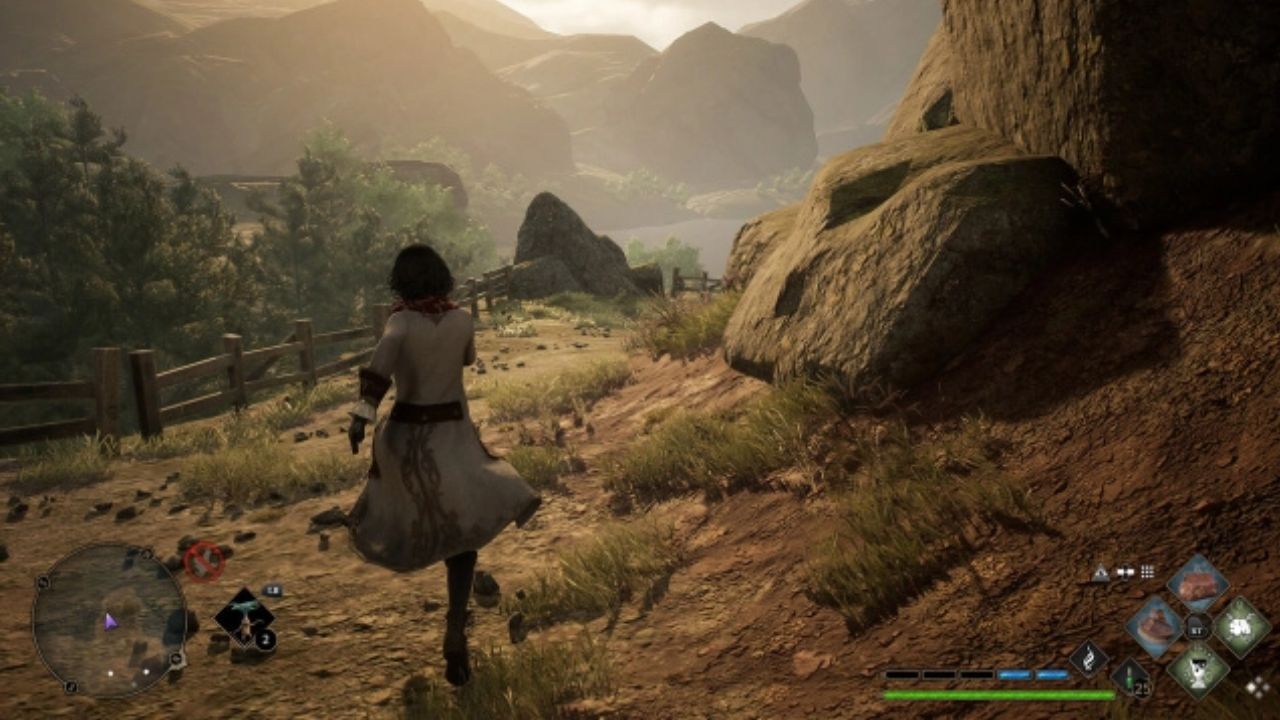Select the companion item icon with count 2
This screenshot has height=720, width=1280.
point(244,617)
